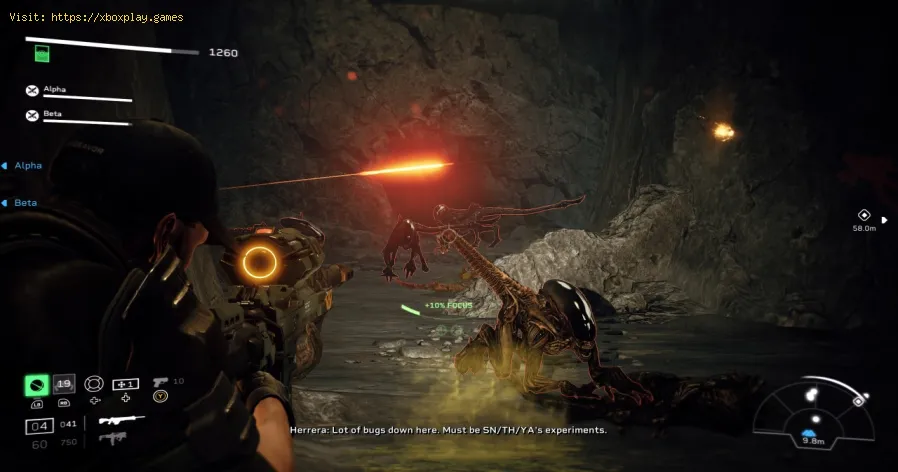Use the circular ring ability icon
This screenshot has height=472, width=898.
tap(93, 384)
